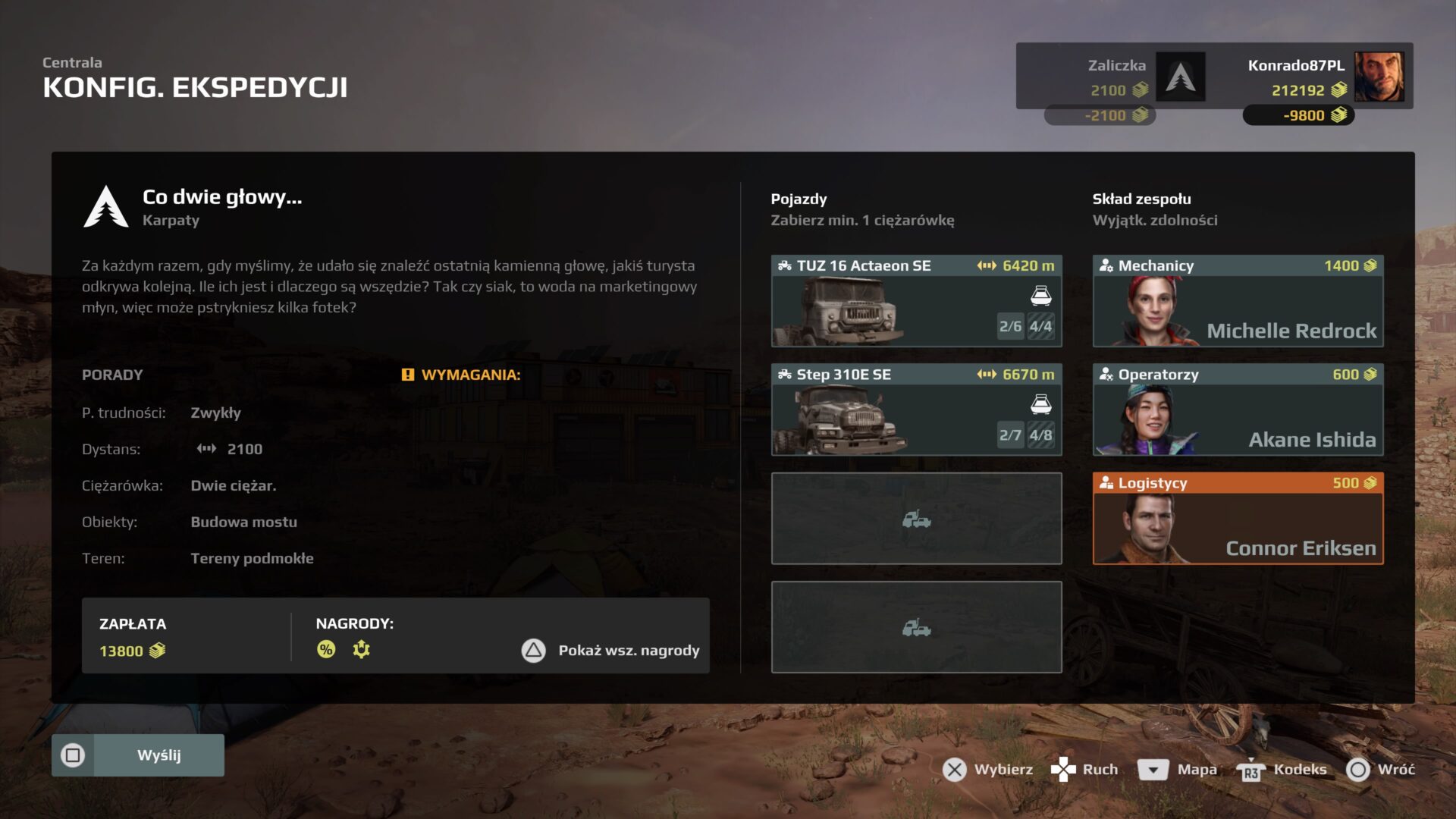This screenshot has width=1456, height=819.
Task: Pick the Logistycy slot with Connor Eriksen
Action: 1238,519
